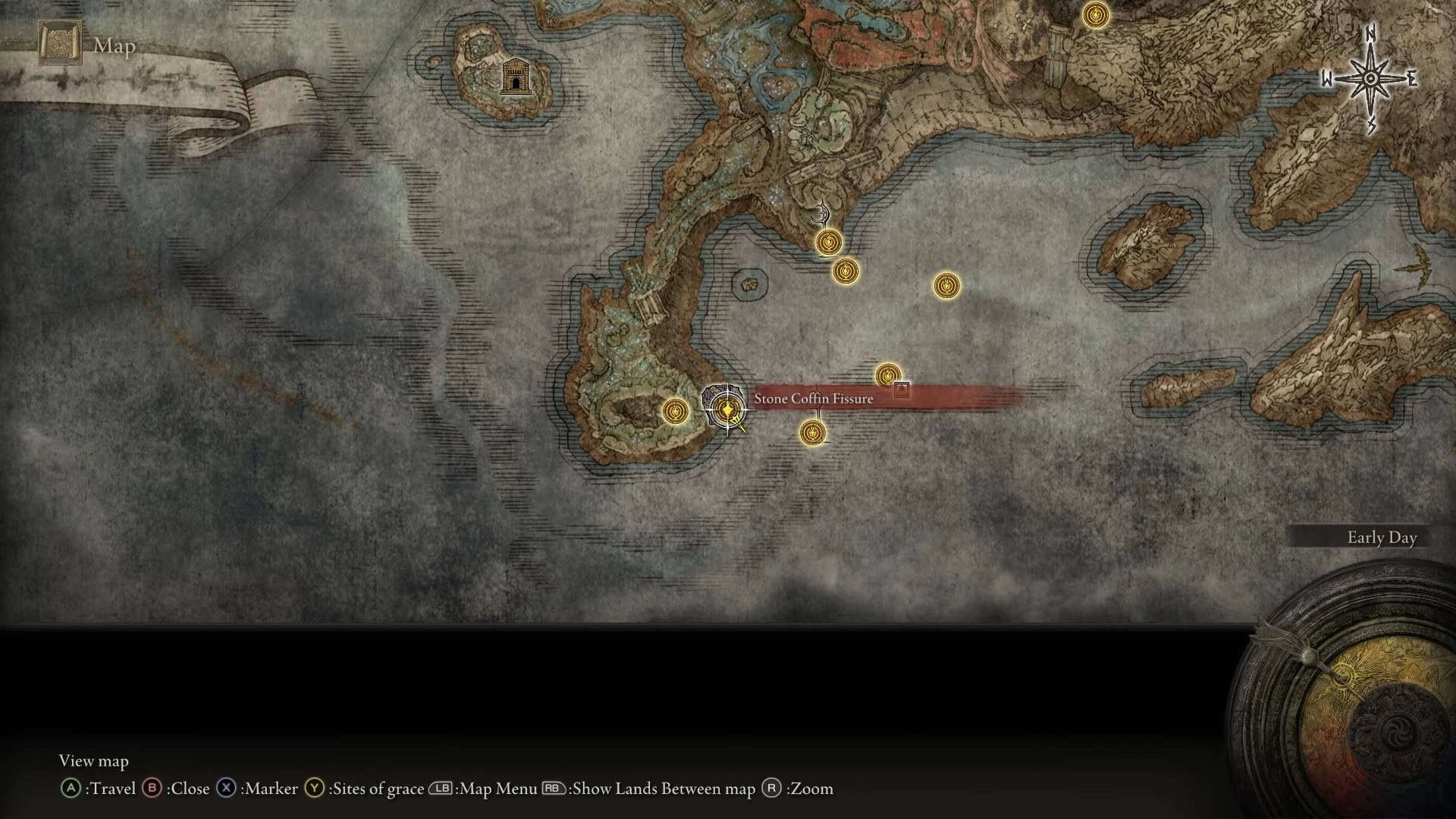Select the grace marker just below the crescent icon

point(828,243)
